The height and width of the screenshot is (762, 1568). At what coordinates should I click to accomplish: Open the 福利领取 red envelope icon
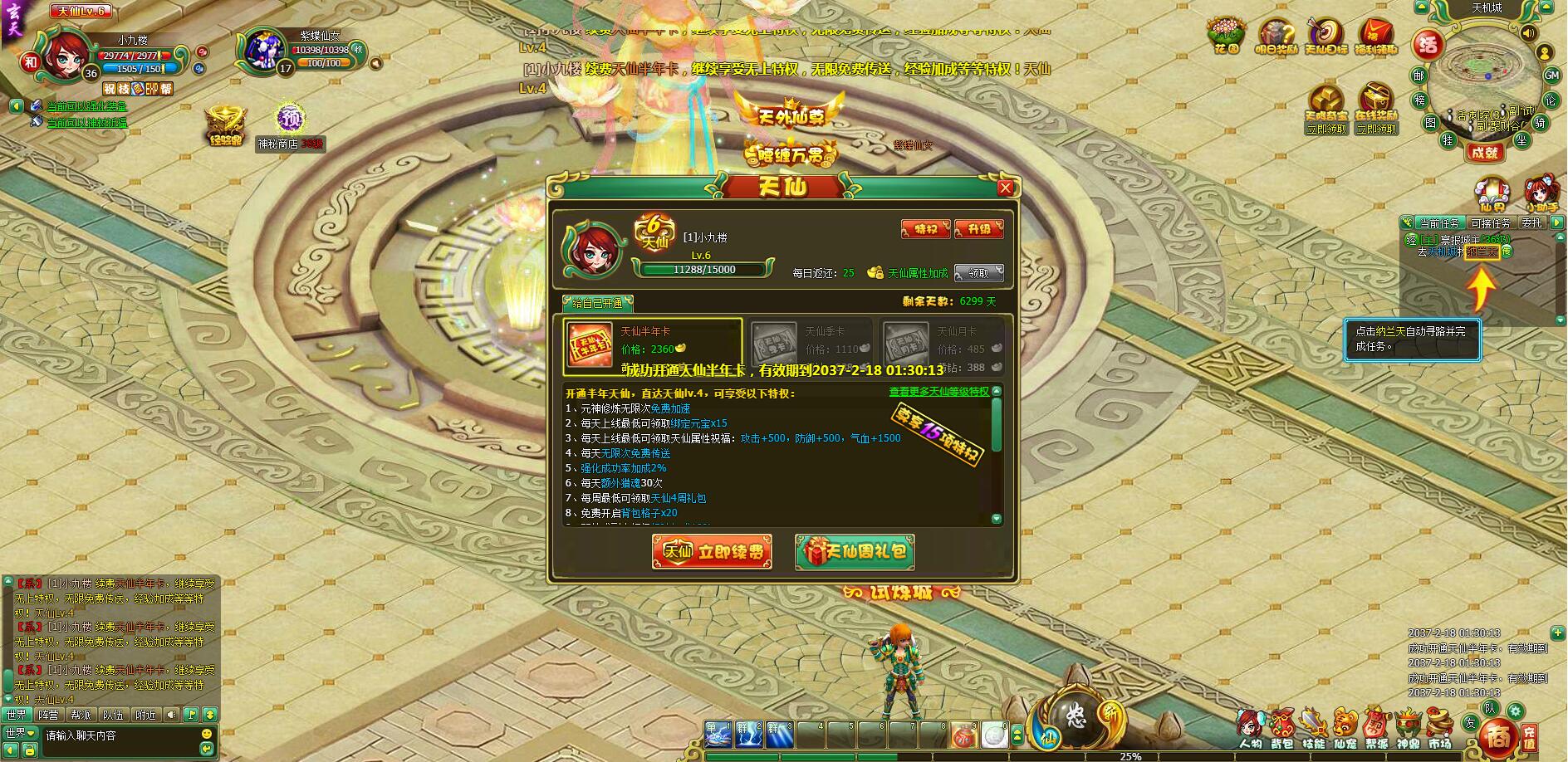(x=1374, y=35)
